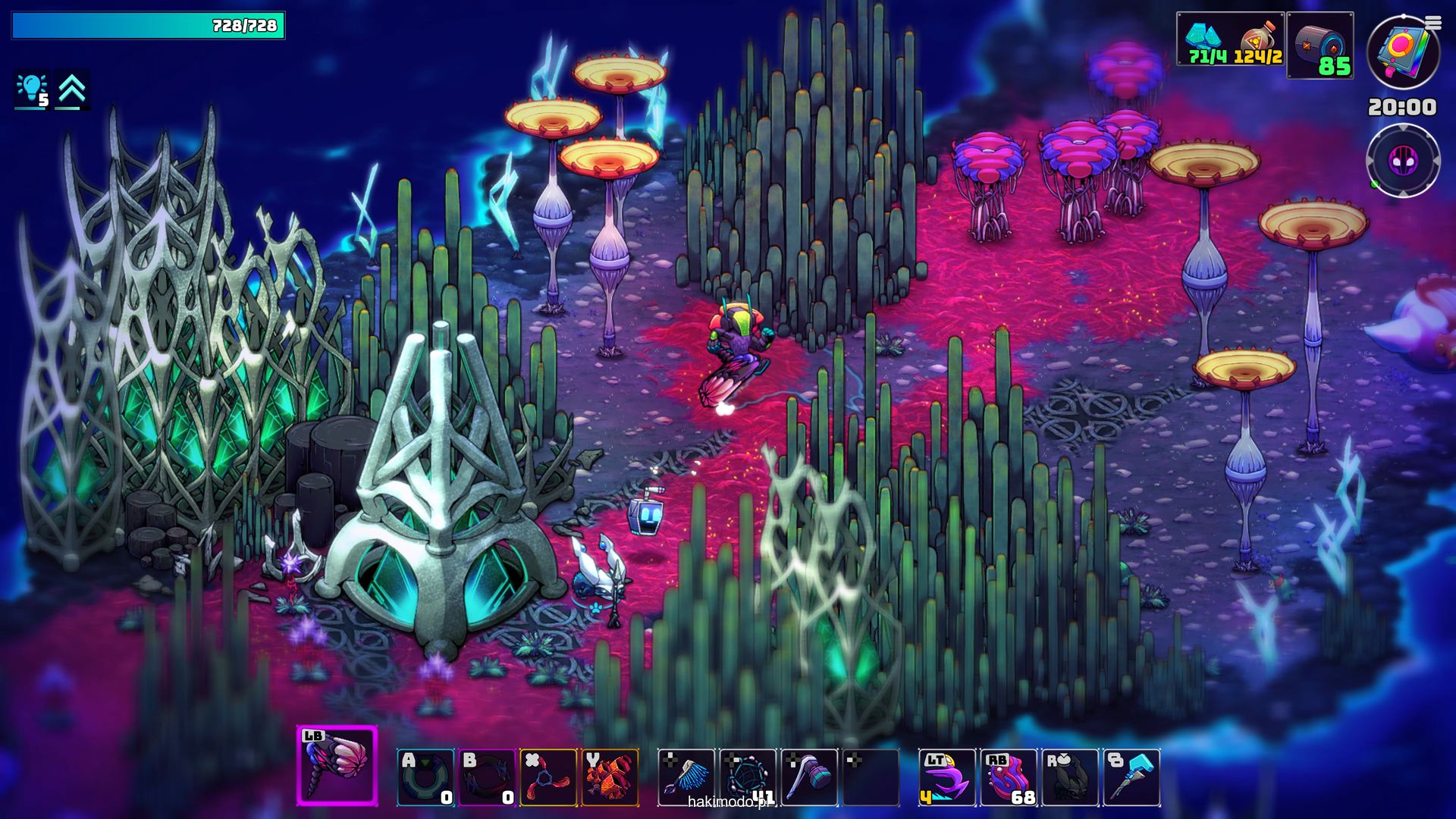This screenshot has height=819, width=1456.
Task: Select the three-bladed boomerang gadget
Action: (x=548, y=777)
